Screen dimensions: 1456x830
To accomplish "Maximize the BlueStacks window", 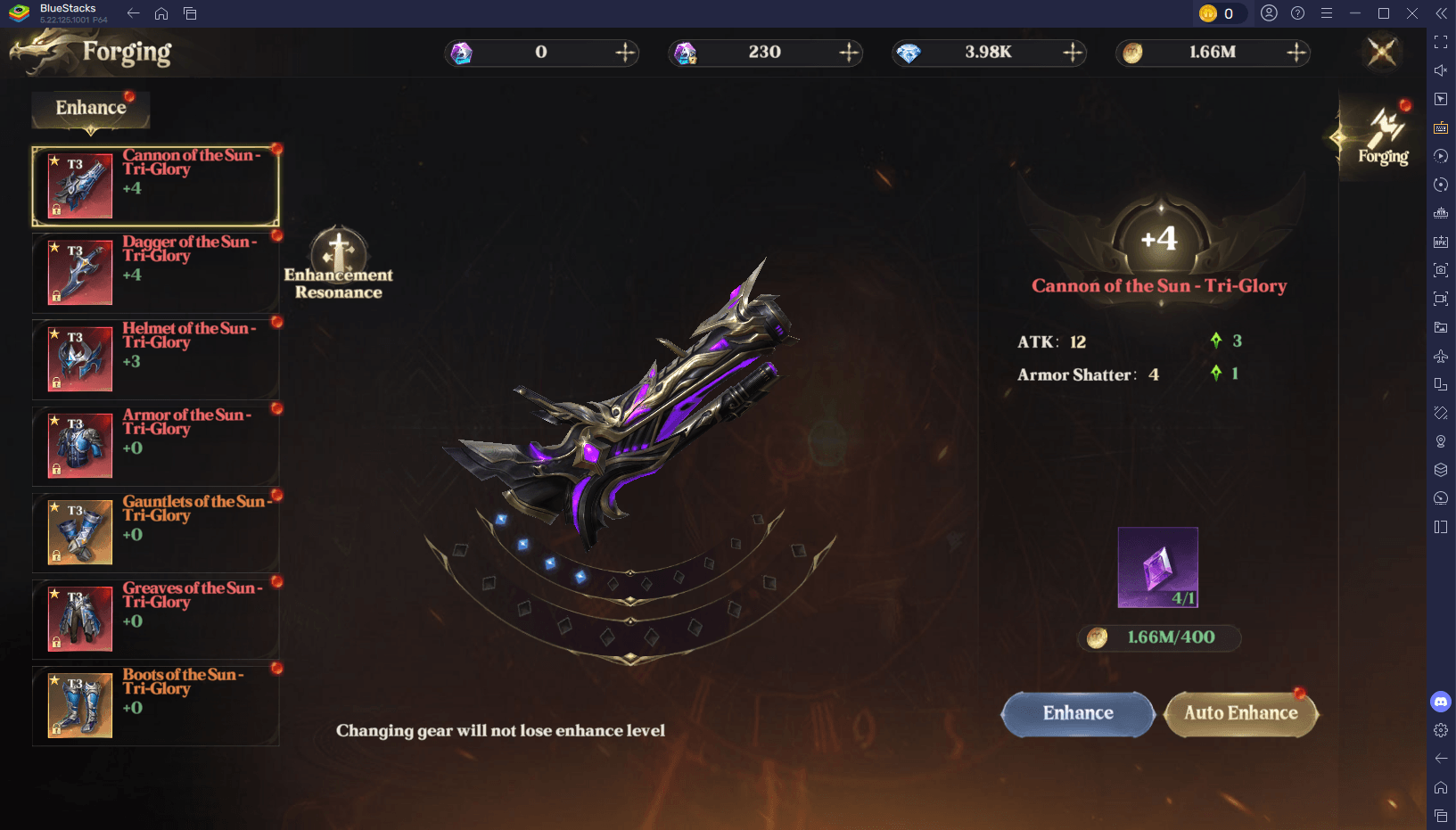I will pos(1384,13).
